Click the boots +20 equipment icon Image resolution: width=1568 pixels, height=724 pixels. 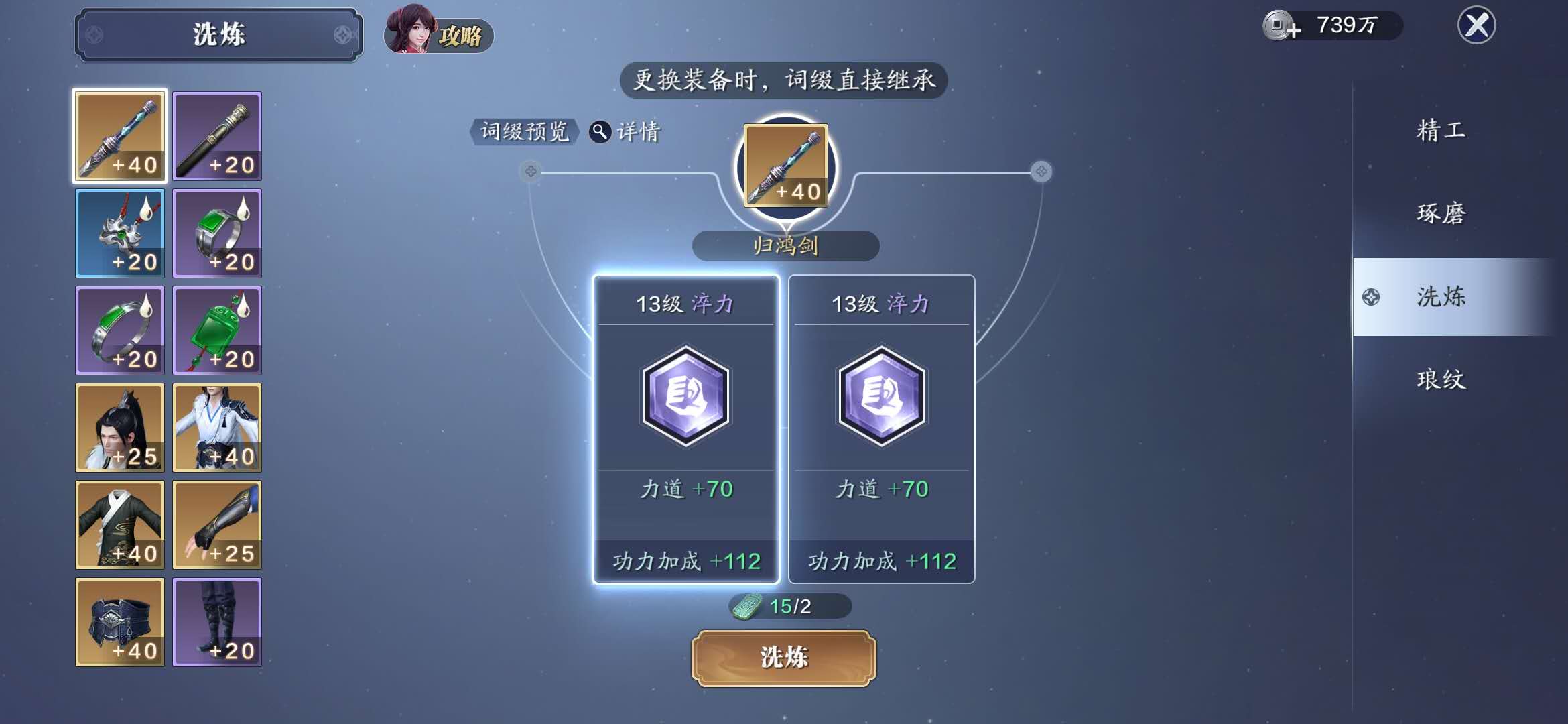point(216,621)
